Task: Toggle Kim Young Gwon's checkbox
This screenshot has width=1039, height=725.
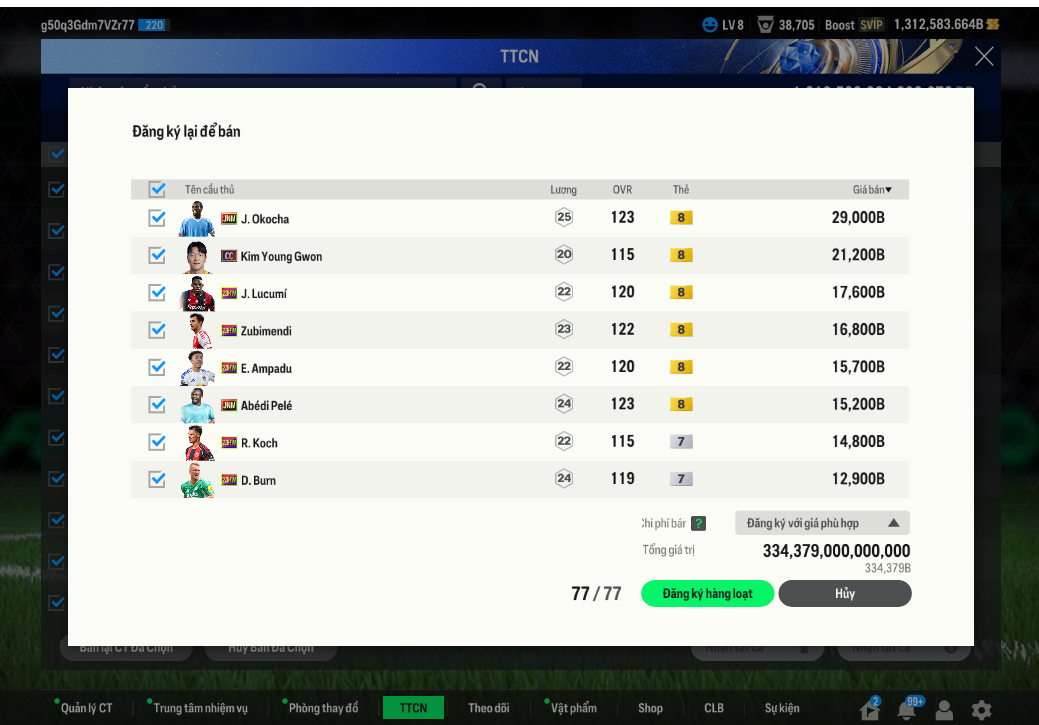Action: 157,255
